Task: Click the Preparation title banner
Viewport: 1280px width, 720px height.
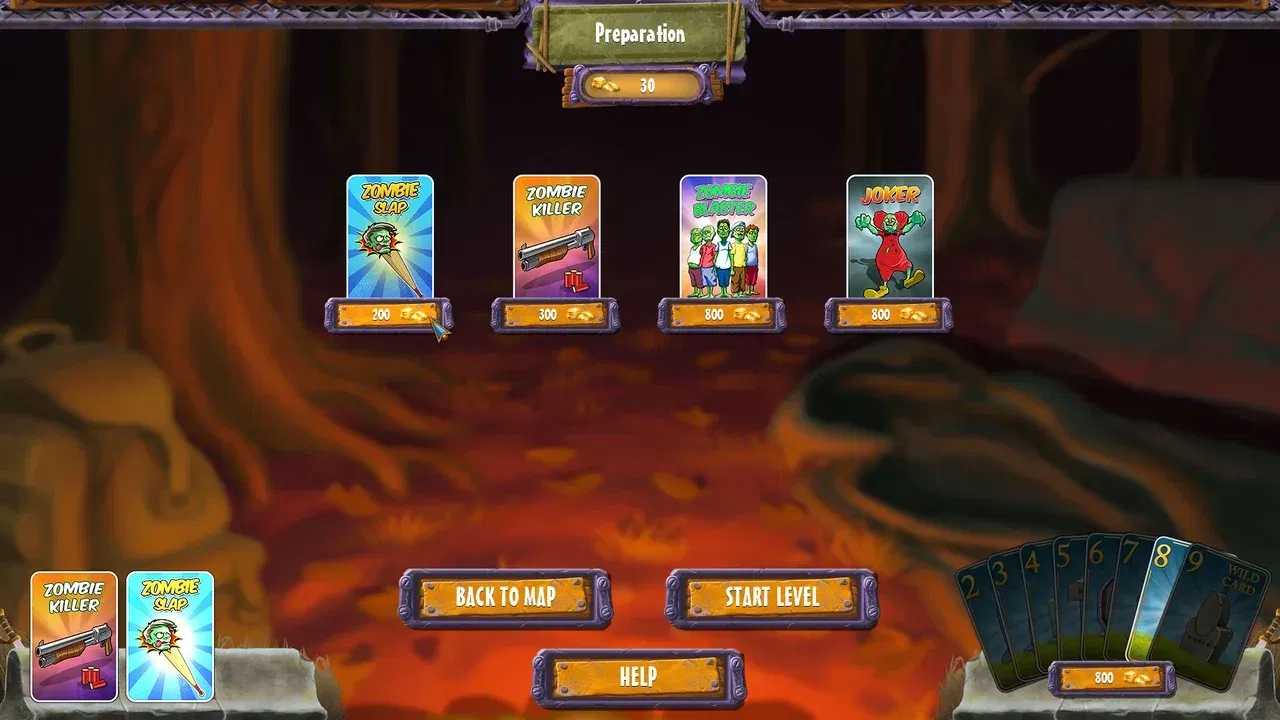Action: coord(639,32)
